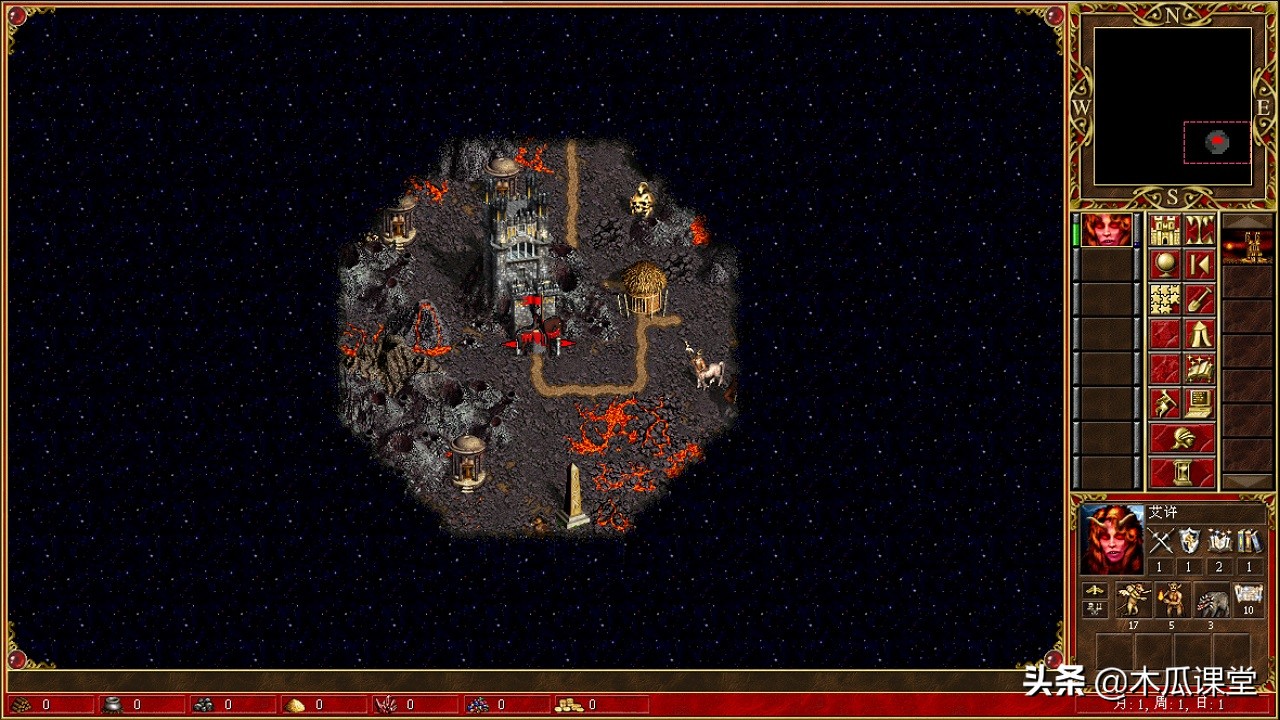Open the large hero portrait in the info panel
Screen dimensions: 1280x720
1112,540
